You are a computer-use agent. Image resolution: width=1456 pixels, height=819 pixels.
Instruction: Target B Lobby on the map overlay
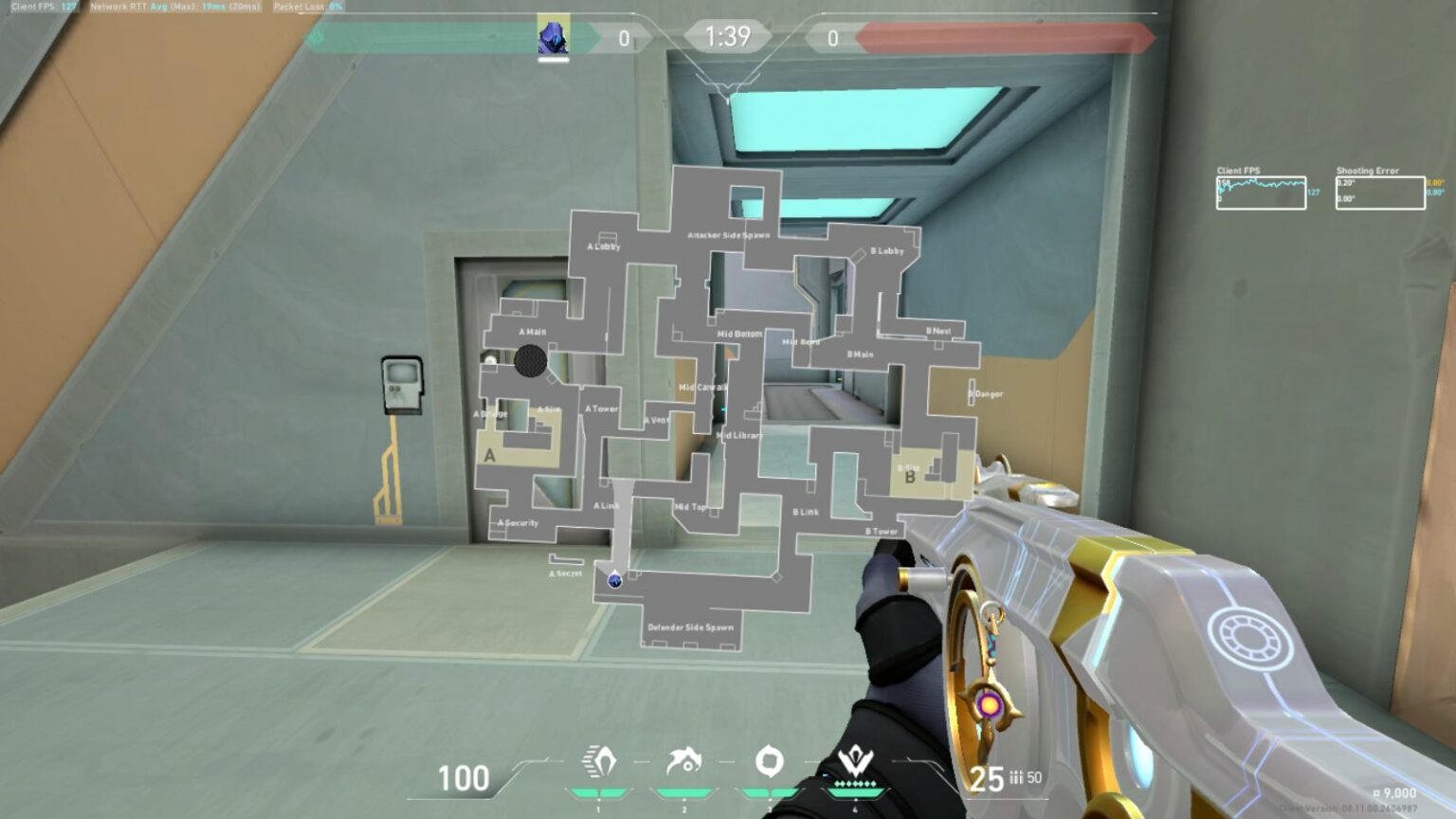click(x=887, y=251)
